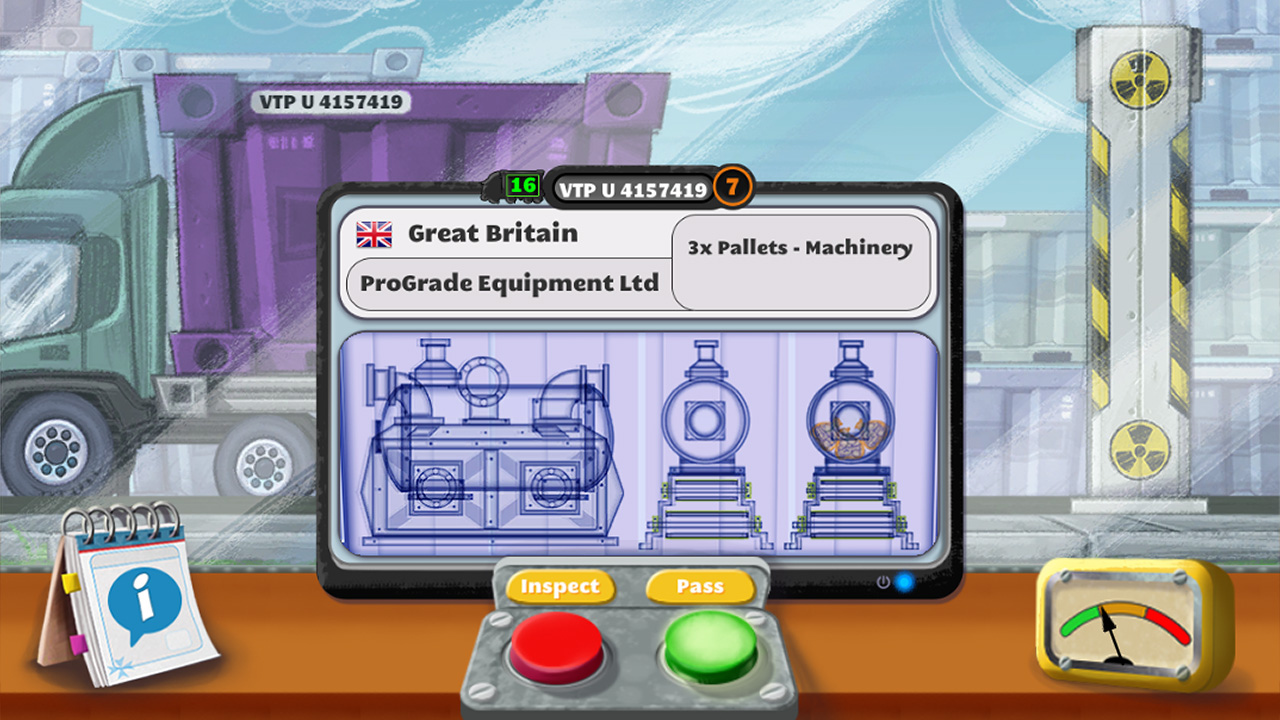Click the rightmost pallet X-ray image
This screenshot has width=1280, height=720.
pos(852,445)
